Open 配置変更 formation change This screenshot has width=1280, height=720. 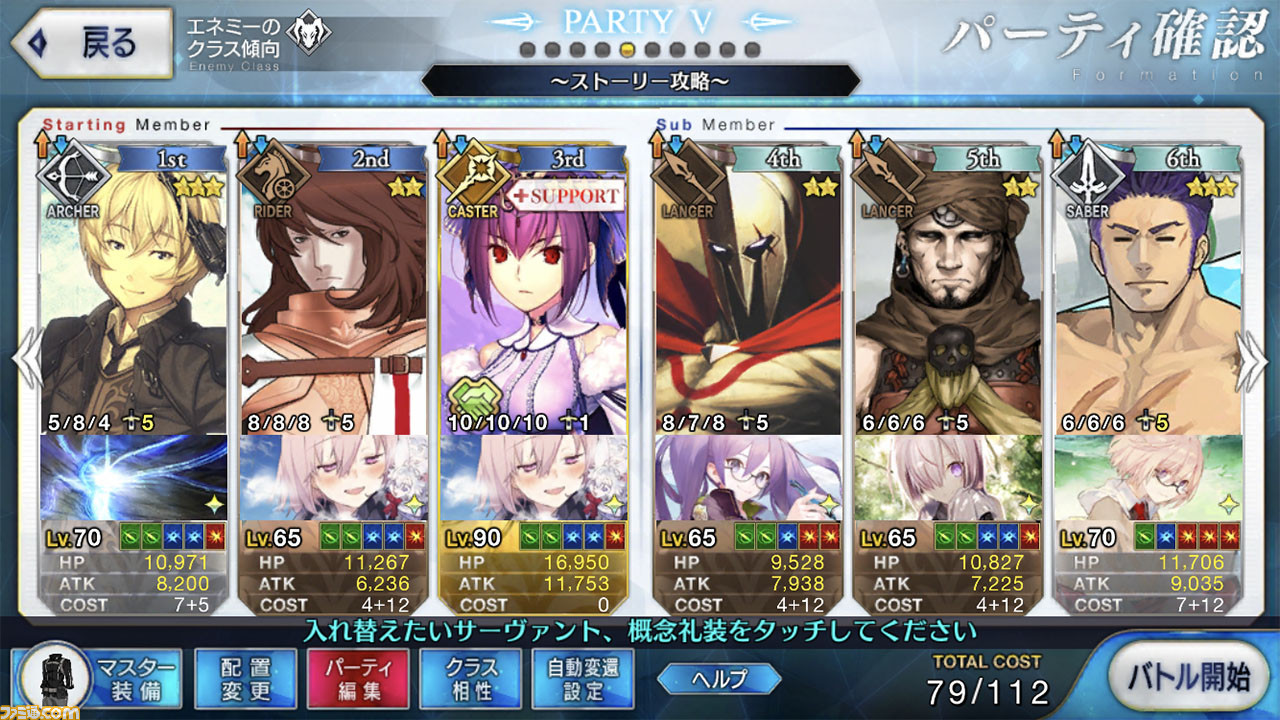click(245, 679)
